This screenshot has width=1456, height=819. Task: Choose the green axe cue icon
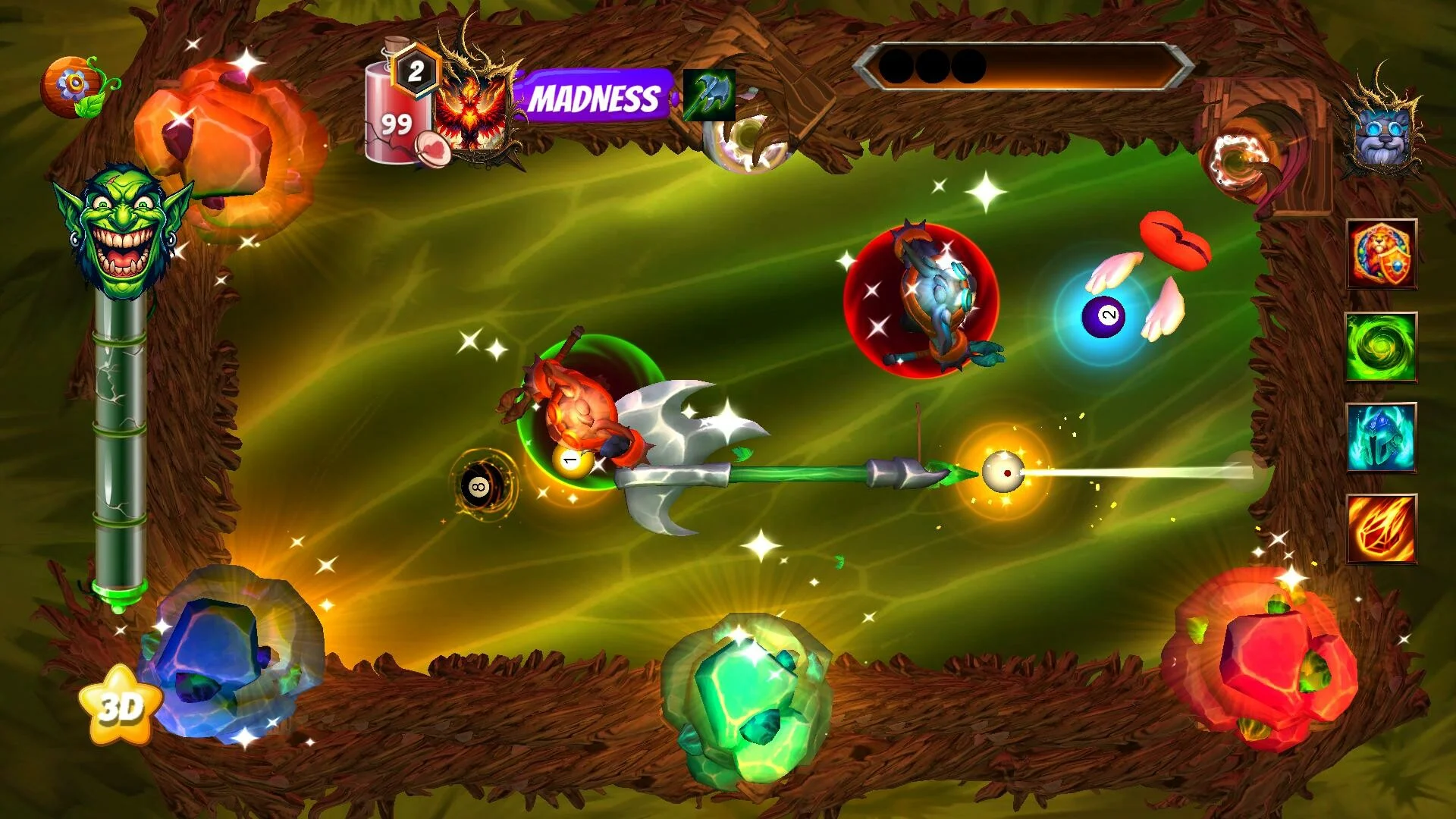tap(709, 96)
